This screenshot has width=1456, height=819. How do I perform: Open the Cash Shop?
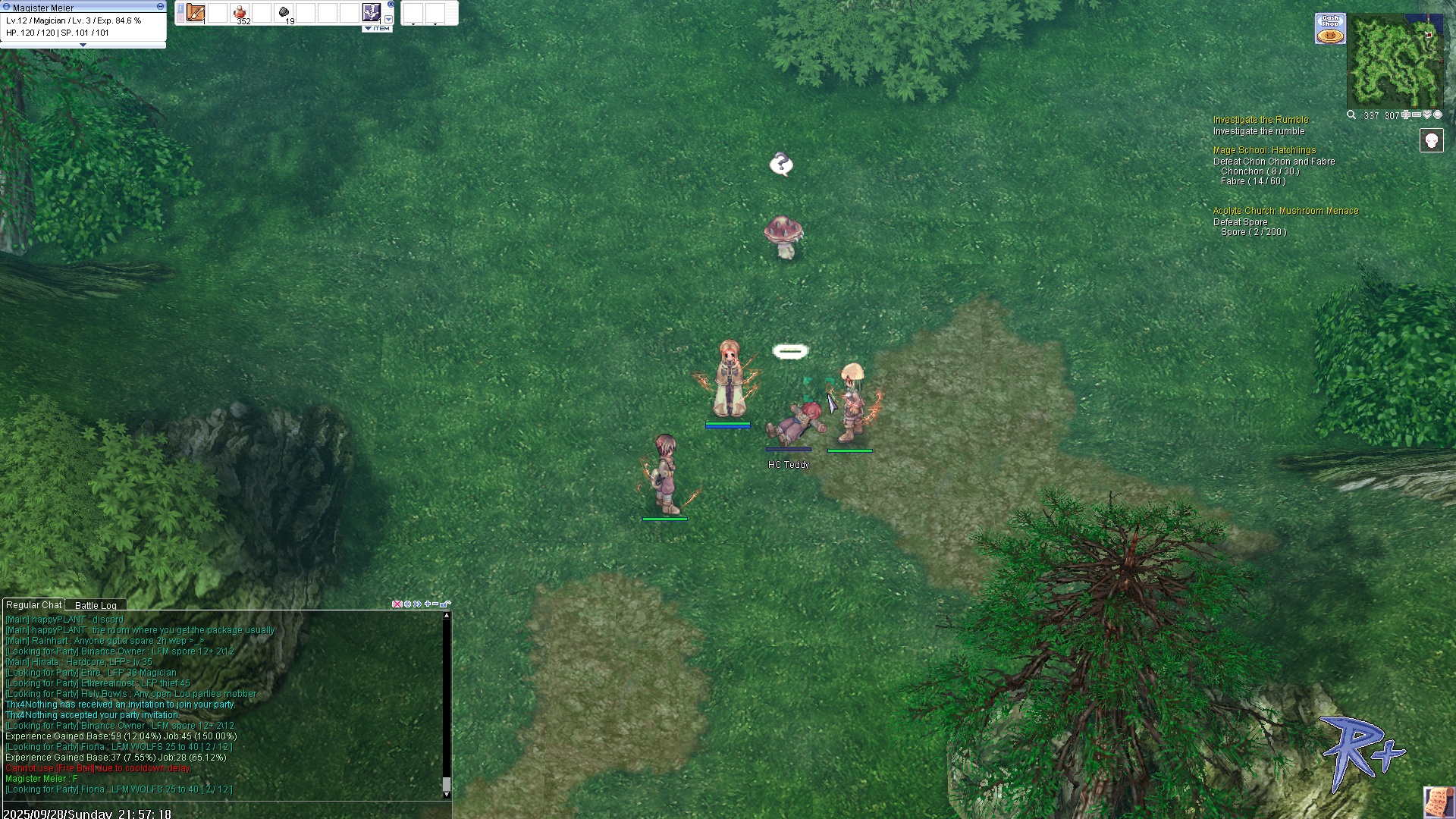click(x=1330, y=29)
